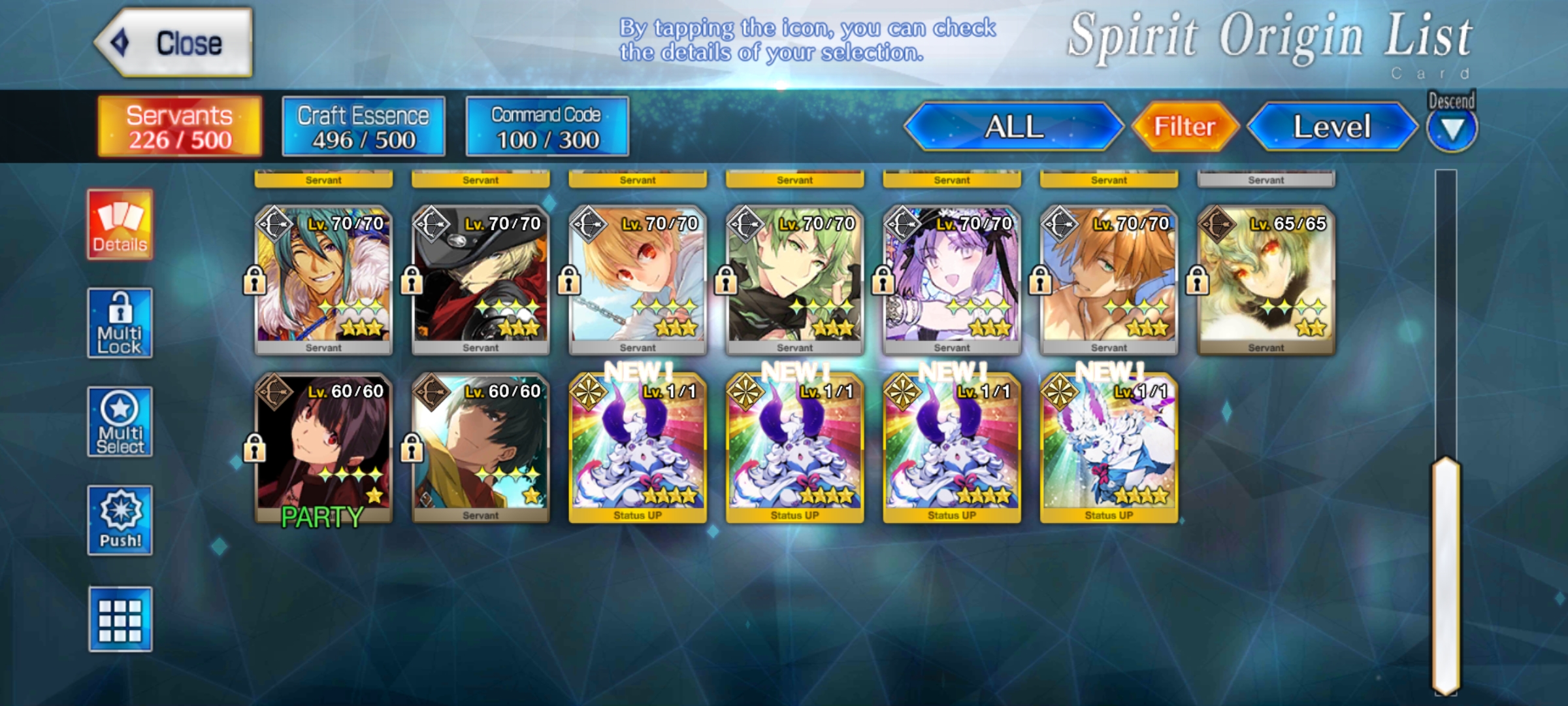Viewport: 1568px width, 706px height.
Task: Tap the Push! button
Action: click(x=120, y=521)
